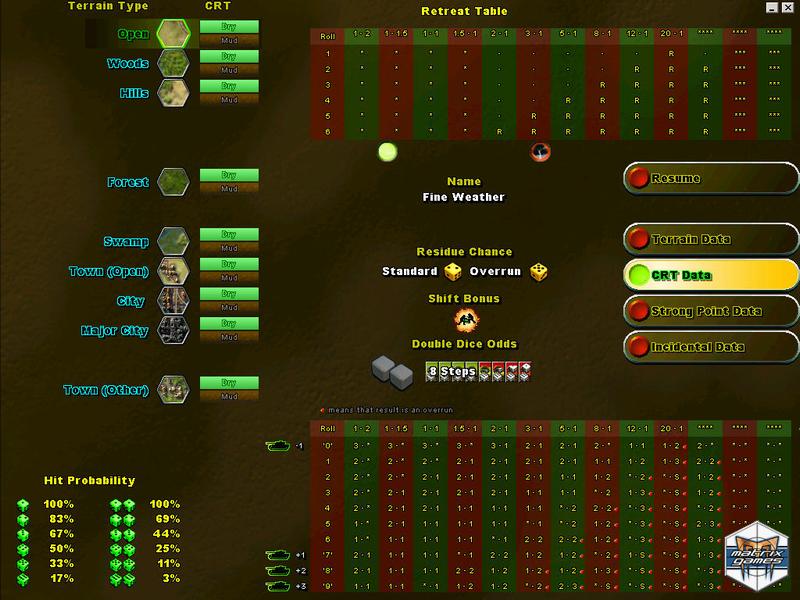Click the City terrain hex
Image resolution: width=800 pixels, height=600 pixels.
[x=171, y=300]
